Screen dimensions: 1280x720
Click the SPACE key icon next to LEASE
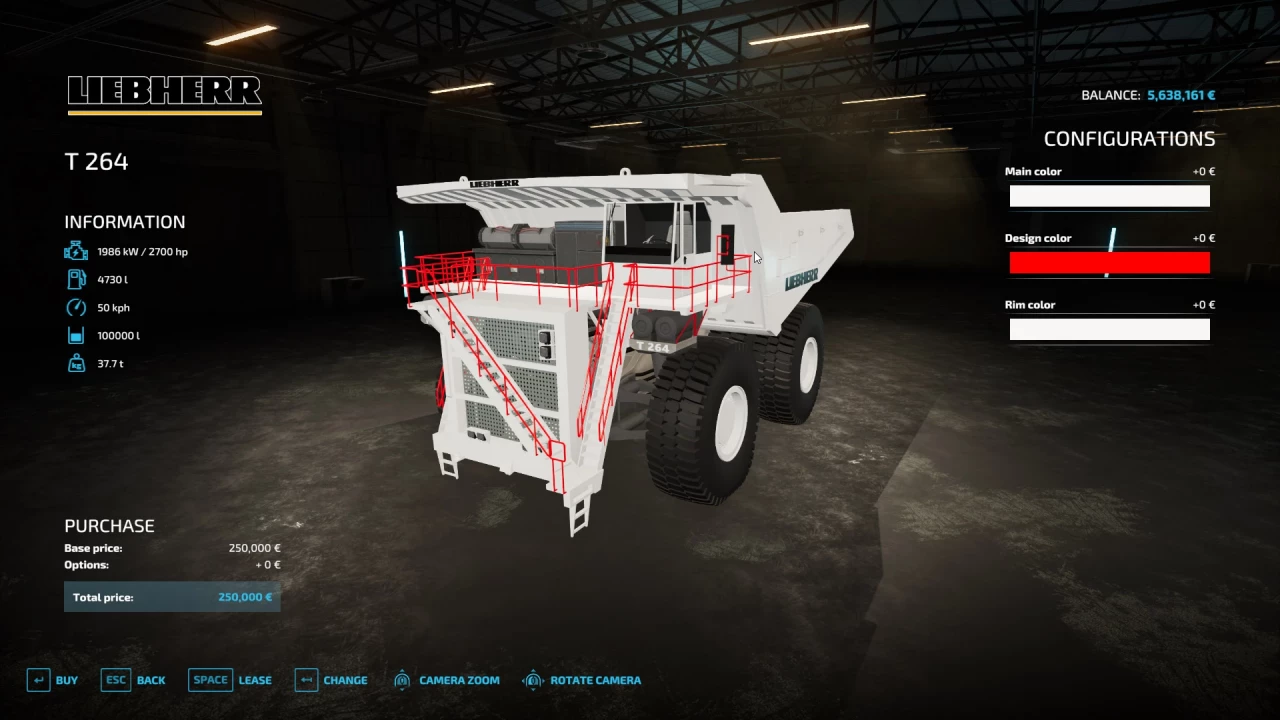(210, 679)
